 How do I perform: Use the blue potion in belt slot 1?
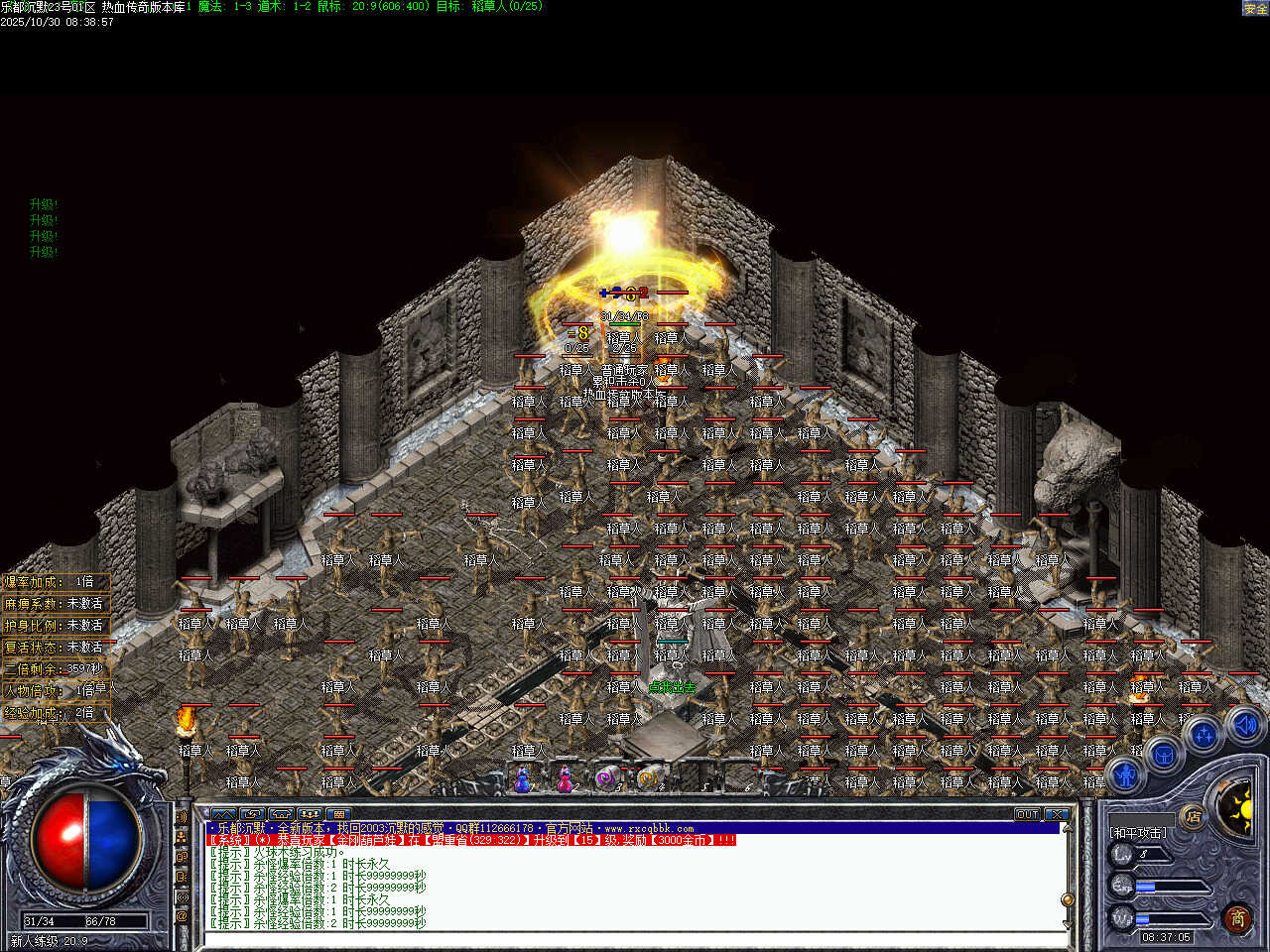522,780
